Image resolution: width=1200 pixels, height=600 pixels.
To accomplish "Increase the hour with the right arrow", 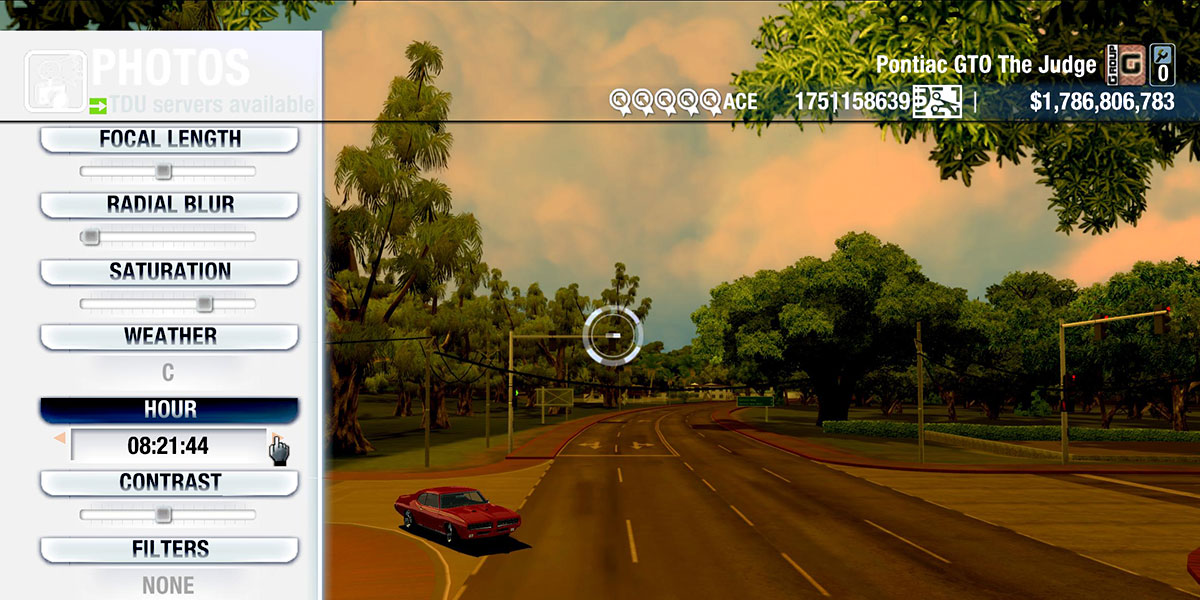I will tap(272, 439).
